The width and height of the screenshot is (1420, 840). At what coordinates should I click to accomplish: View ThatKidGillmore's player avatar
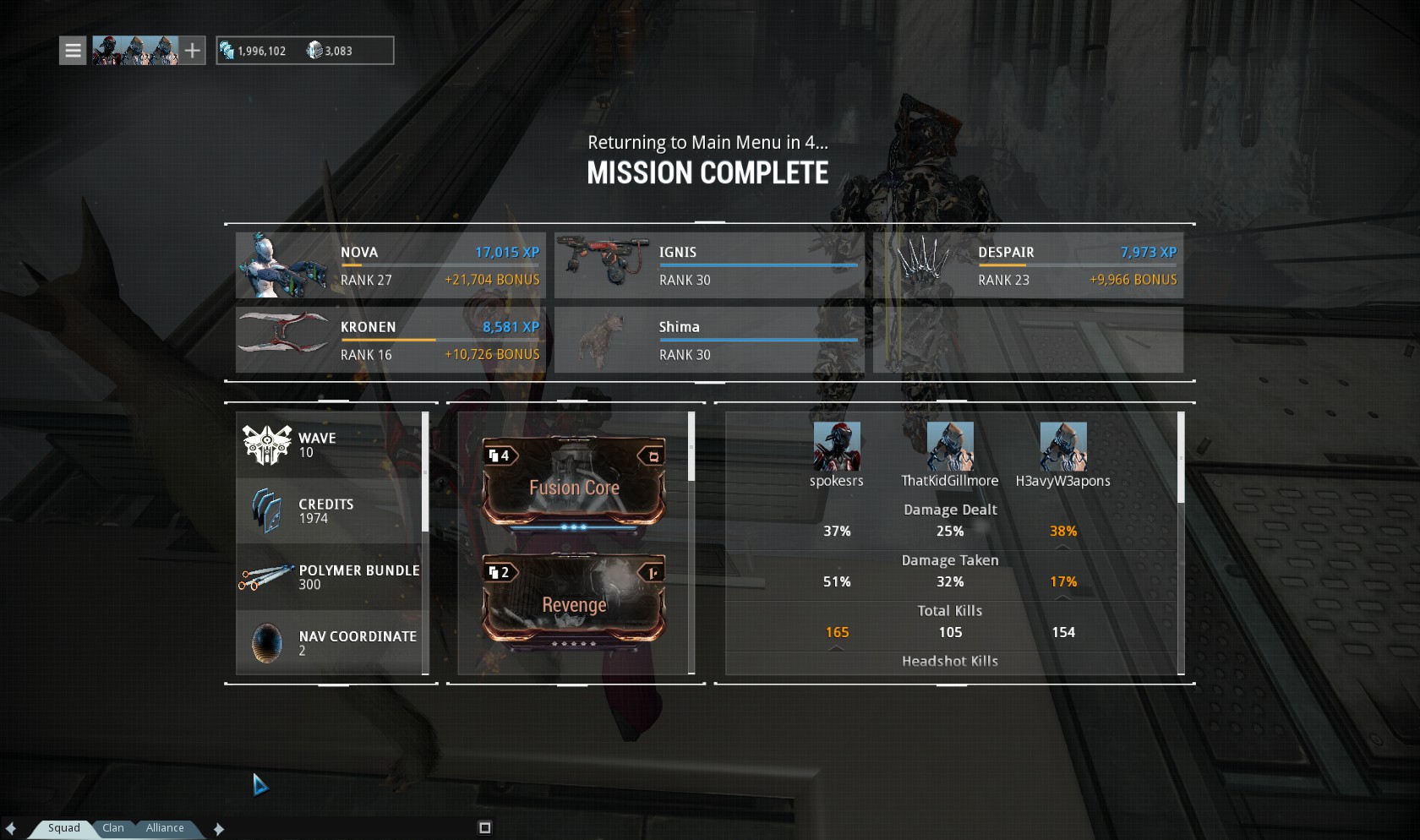[950, 446]
